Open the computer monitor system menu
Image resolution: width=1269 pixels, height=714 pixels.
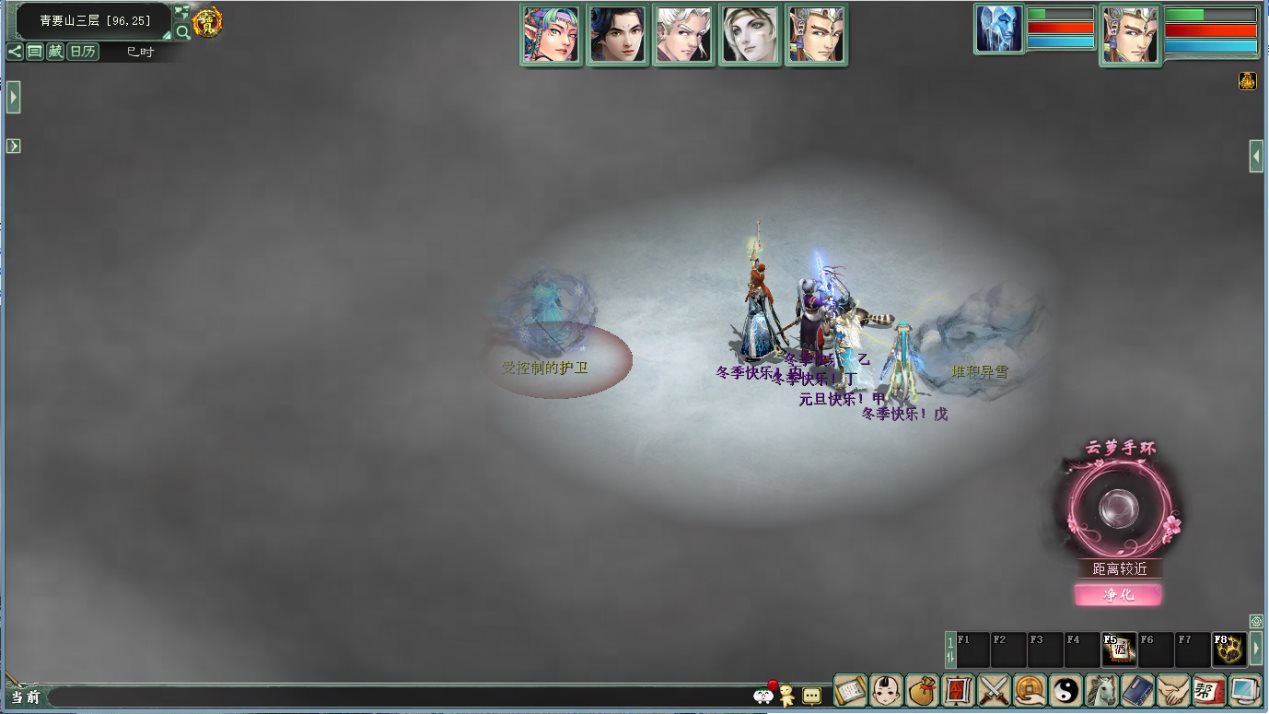tap(1245, 690)
